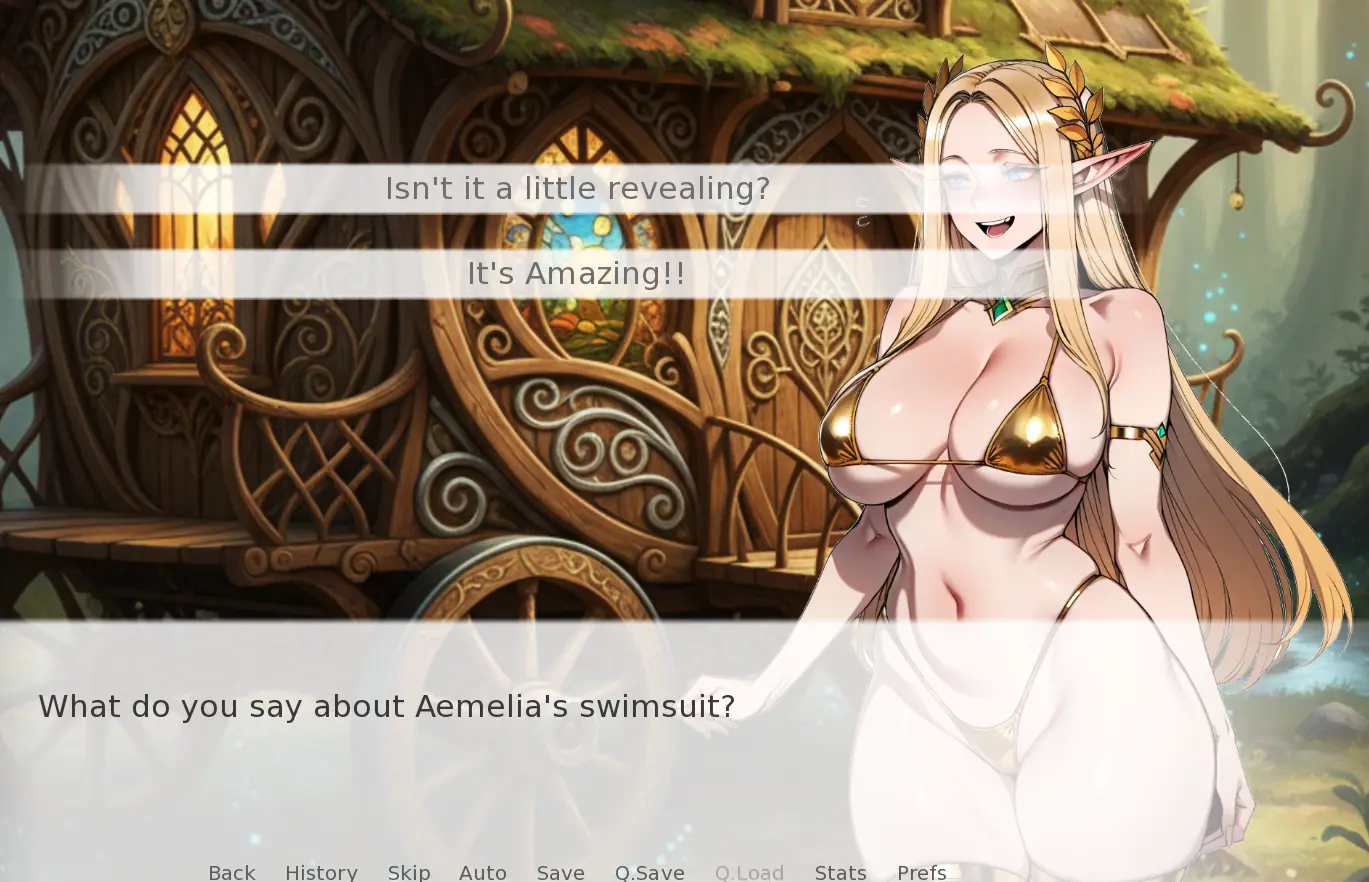
Task: Enable Auto advance mode
Action: (x=483, y=872)
